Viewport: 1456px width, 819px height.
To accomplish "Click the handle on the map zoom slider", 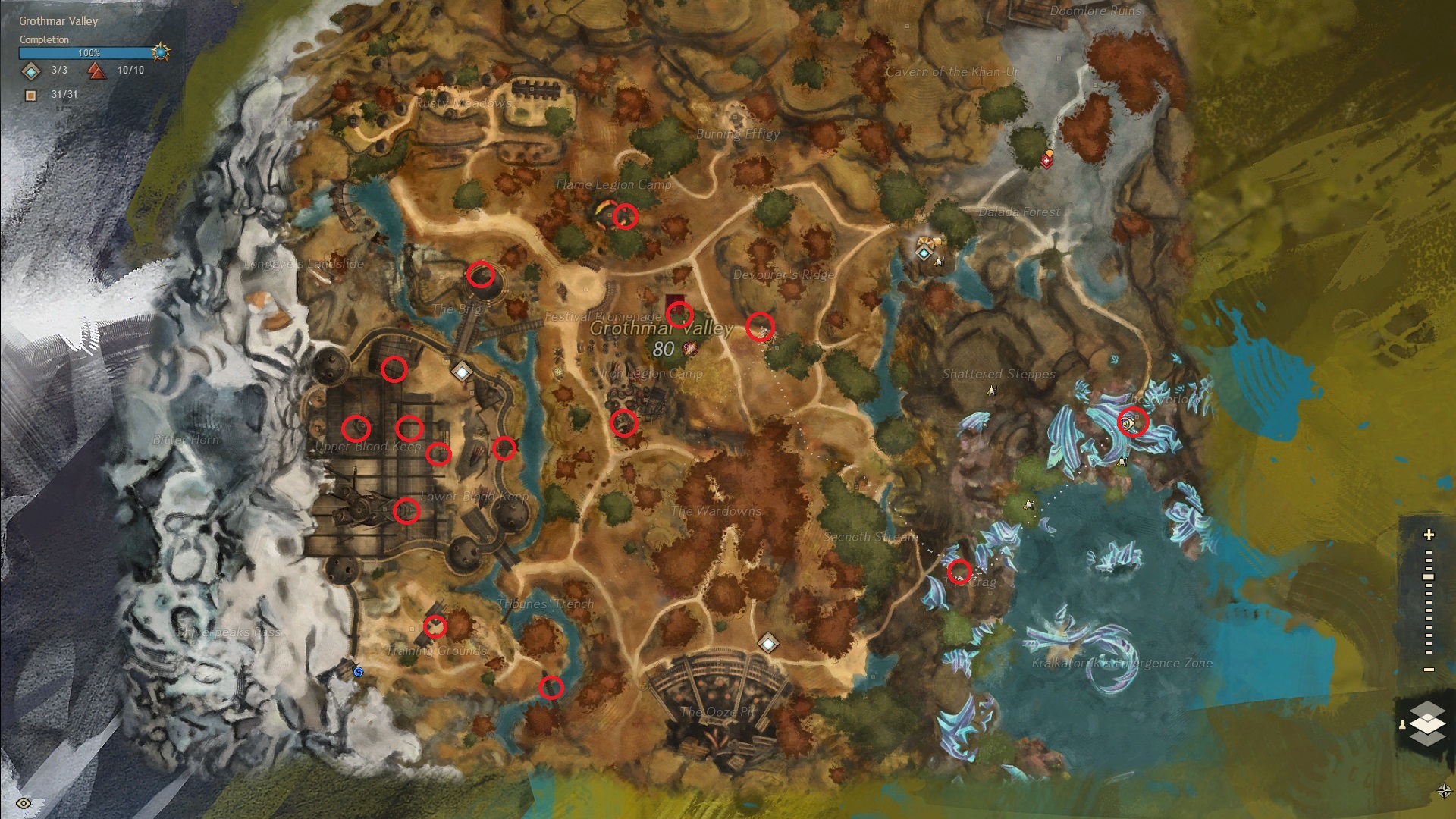I will point(1429,577).
